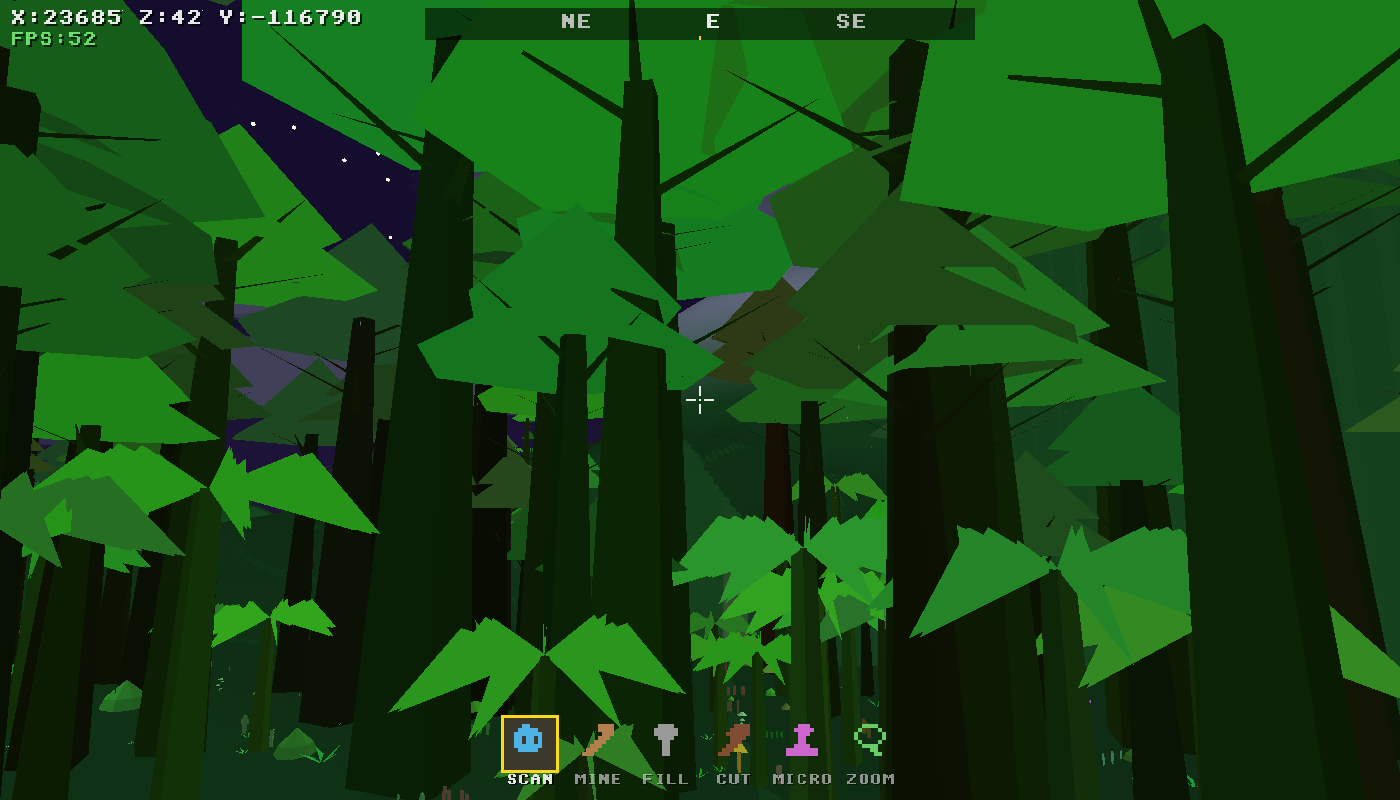Click the CUT label under its icon
Screen dimensions: 1400x800
point(733,778)
